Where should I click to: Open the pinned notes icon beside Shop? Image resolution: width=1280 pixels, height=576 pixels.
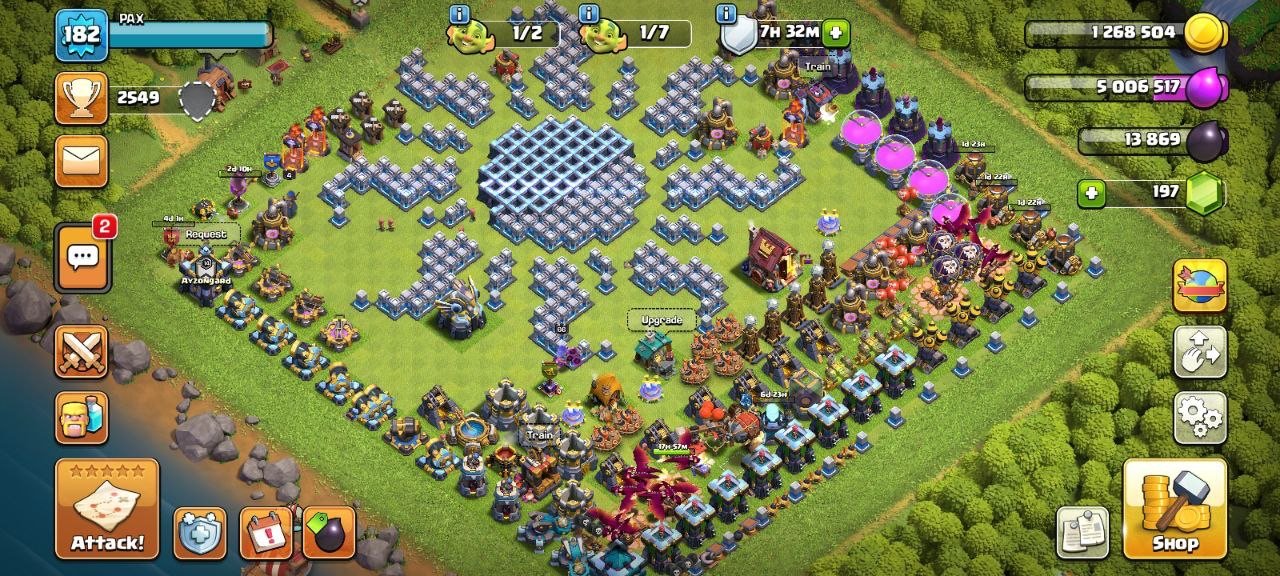pos(1083,531)
